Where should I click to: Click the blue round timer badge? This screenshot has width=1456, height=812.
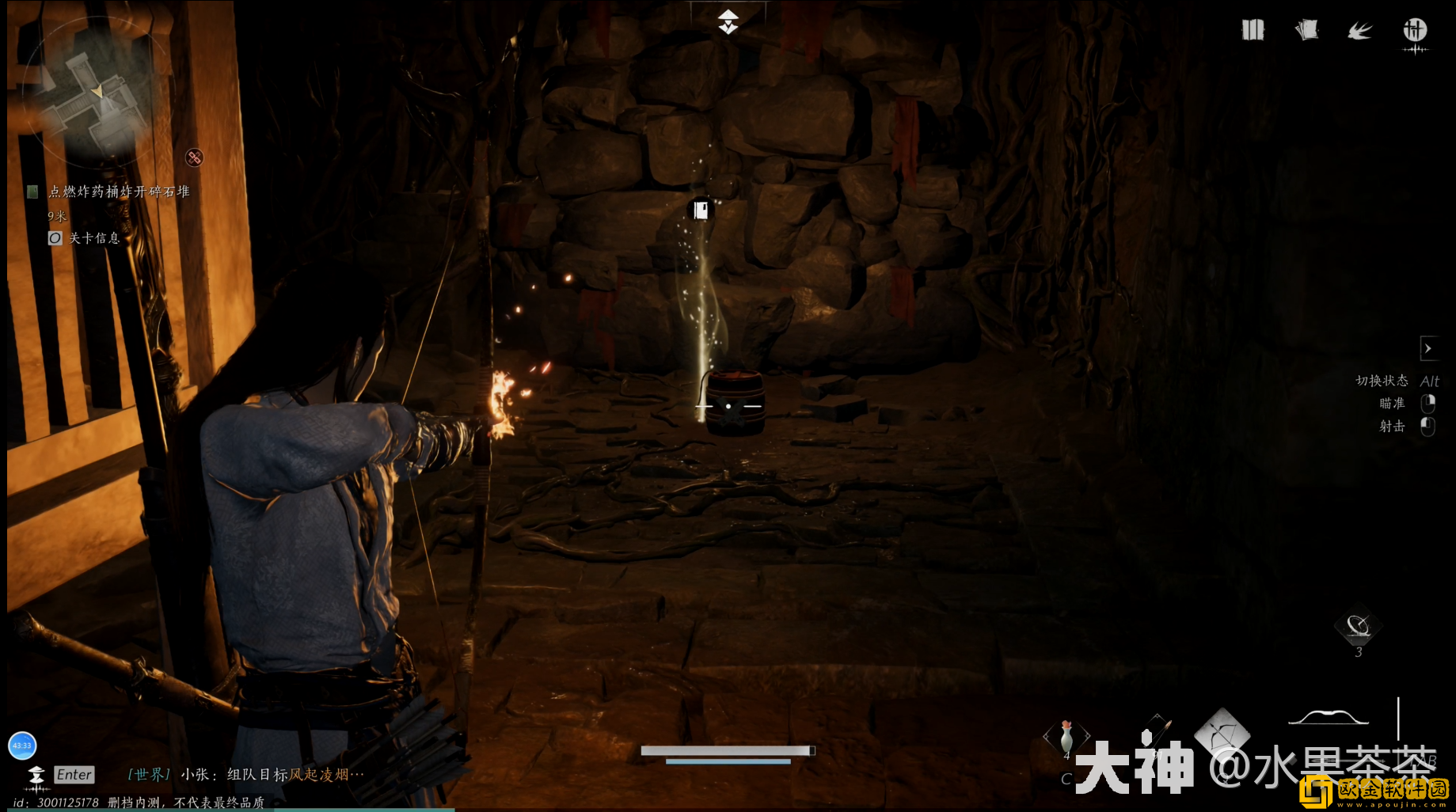[x=22, y=746]
